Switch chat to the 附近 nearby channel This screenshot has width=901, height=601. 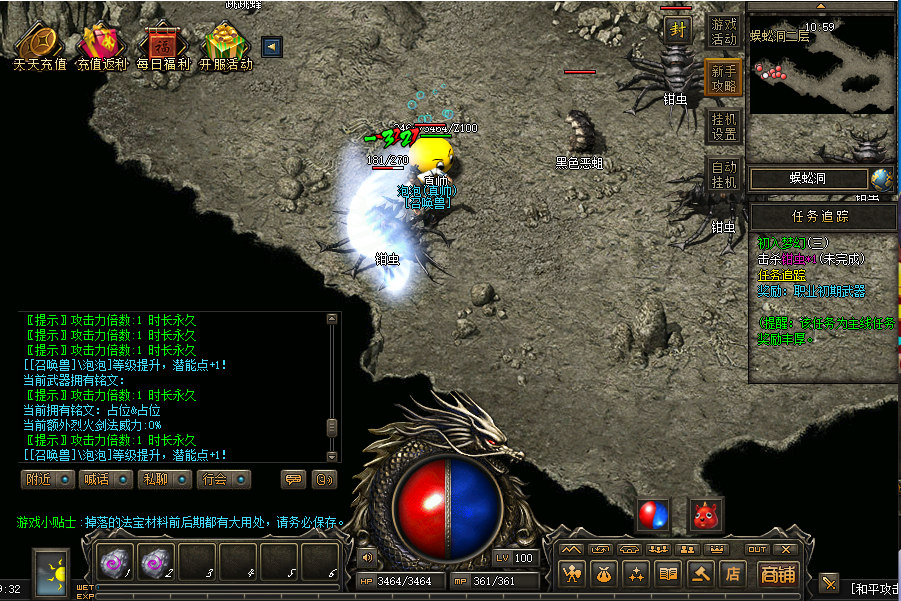coord(48,479)
